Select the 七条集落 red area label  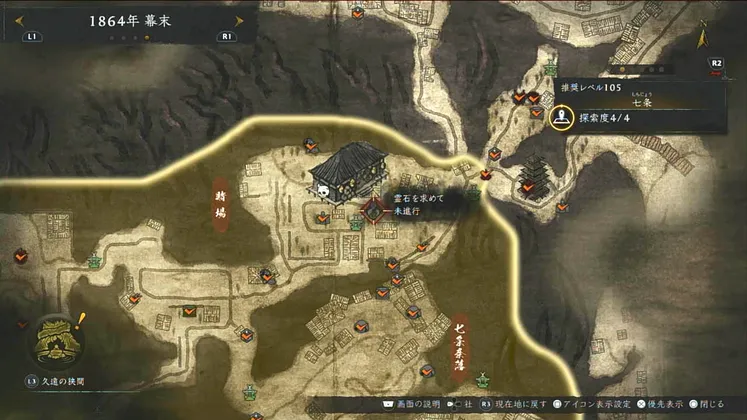tap(460, 340)
